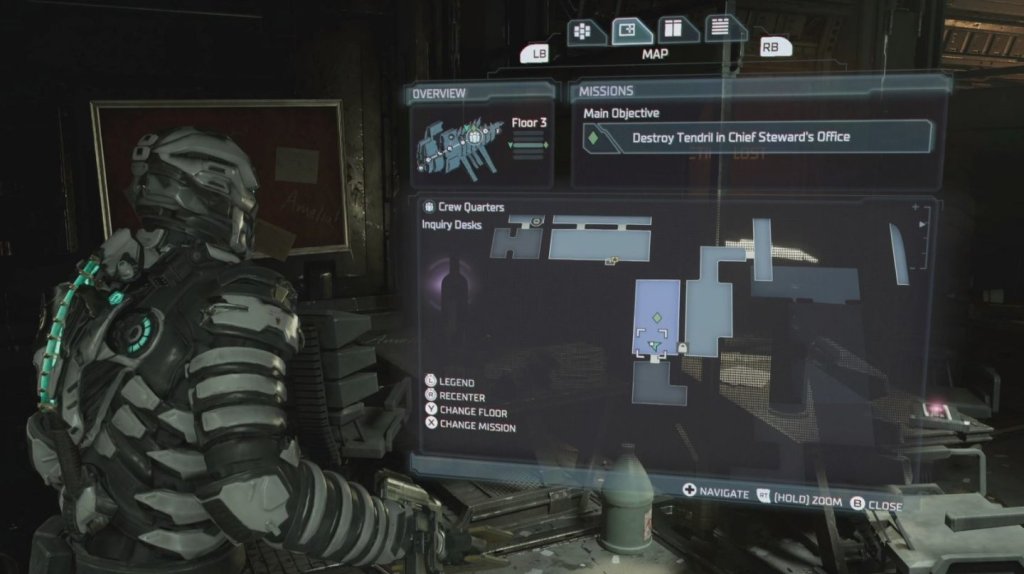Select the locked door icon on map

click(682, 347)
